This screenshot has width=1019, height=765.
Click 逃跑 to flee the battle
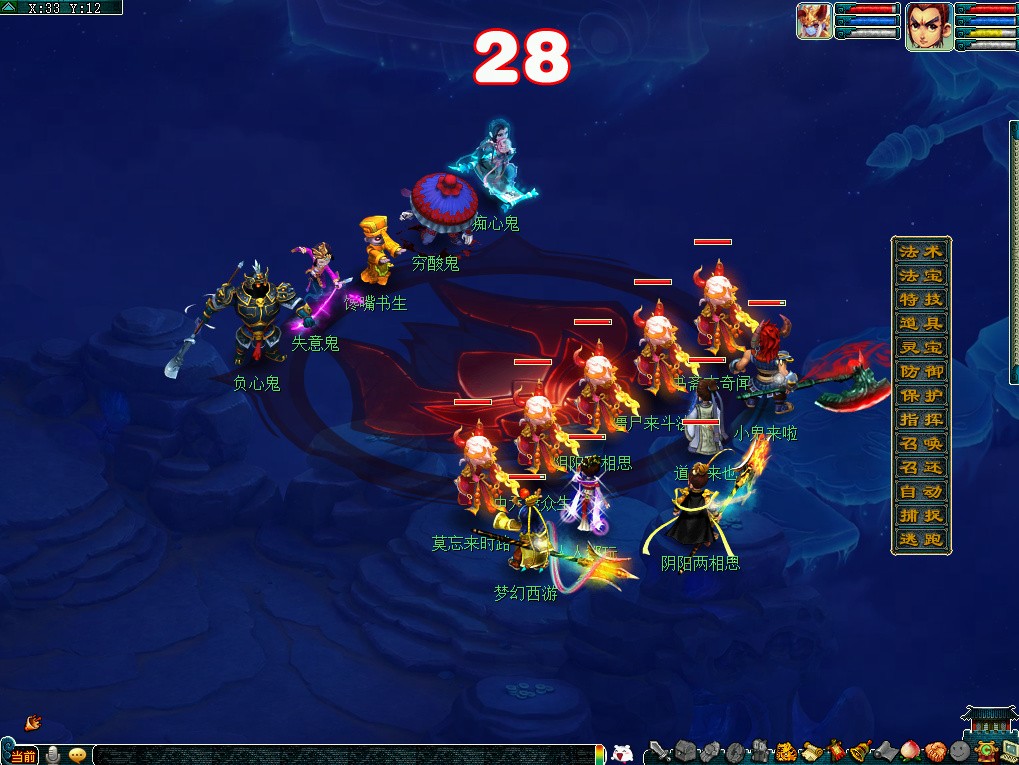(x=920, y=539)
